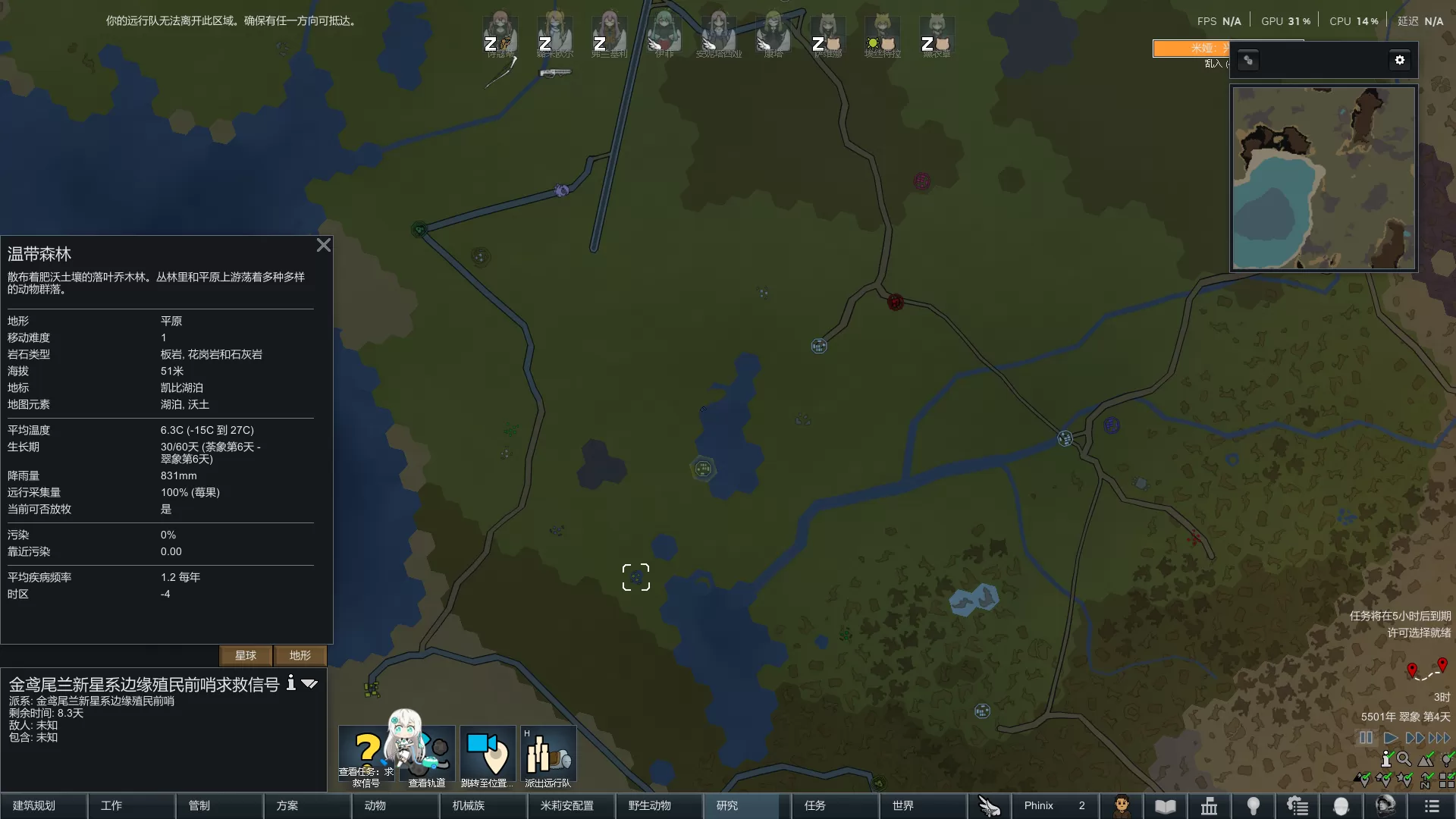Image resolution: width=1456 pixels, height=819 pixels.
Task: Choose the 跳转至位置 camera button
Action: click(x=488, y=755)
